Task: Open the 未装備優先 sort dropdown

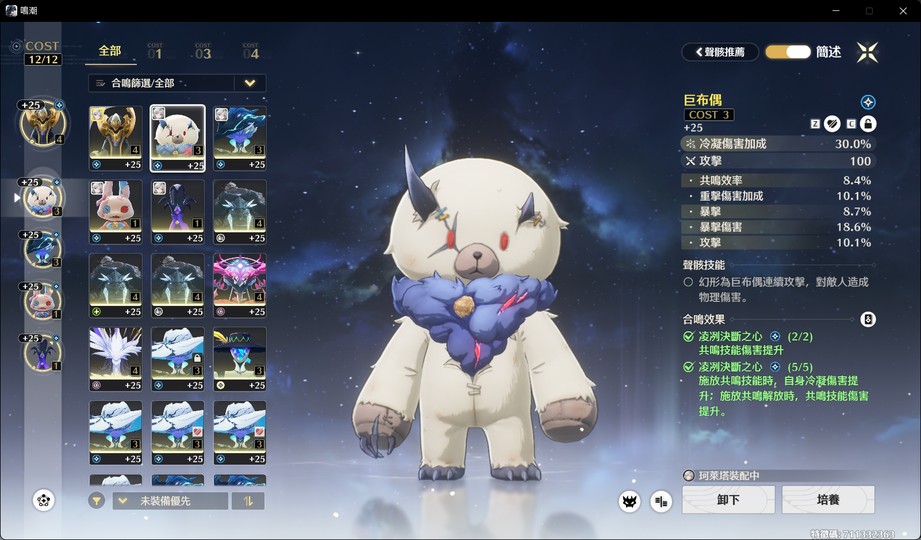Action: click(x=170, y=501)
